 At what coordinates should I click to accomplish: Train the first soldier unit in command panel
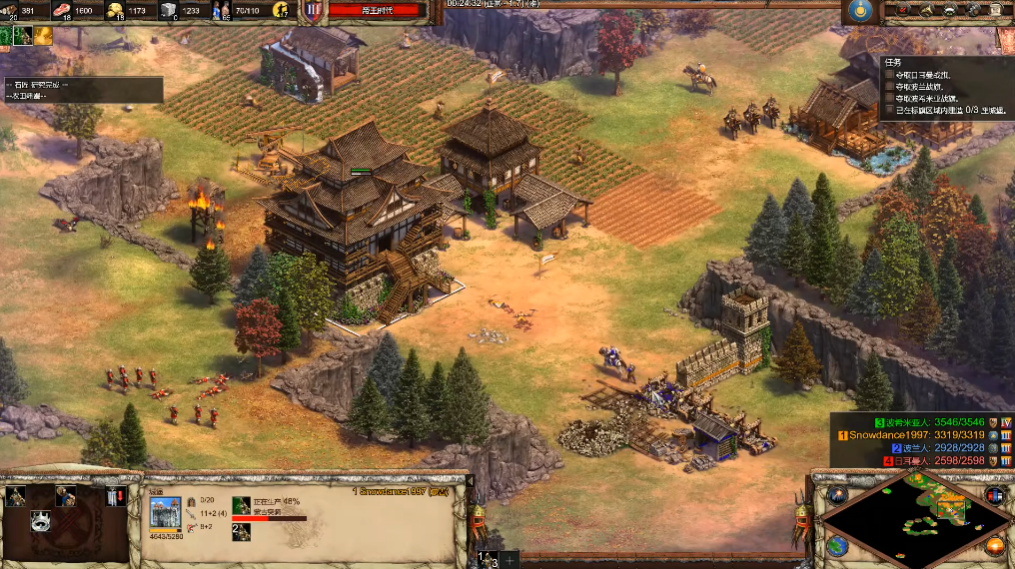pos(16,496)
